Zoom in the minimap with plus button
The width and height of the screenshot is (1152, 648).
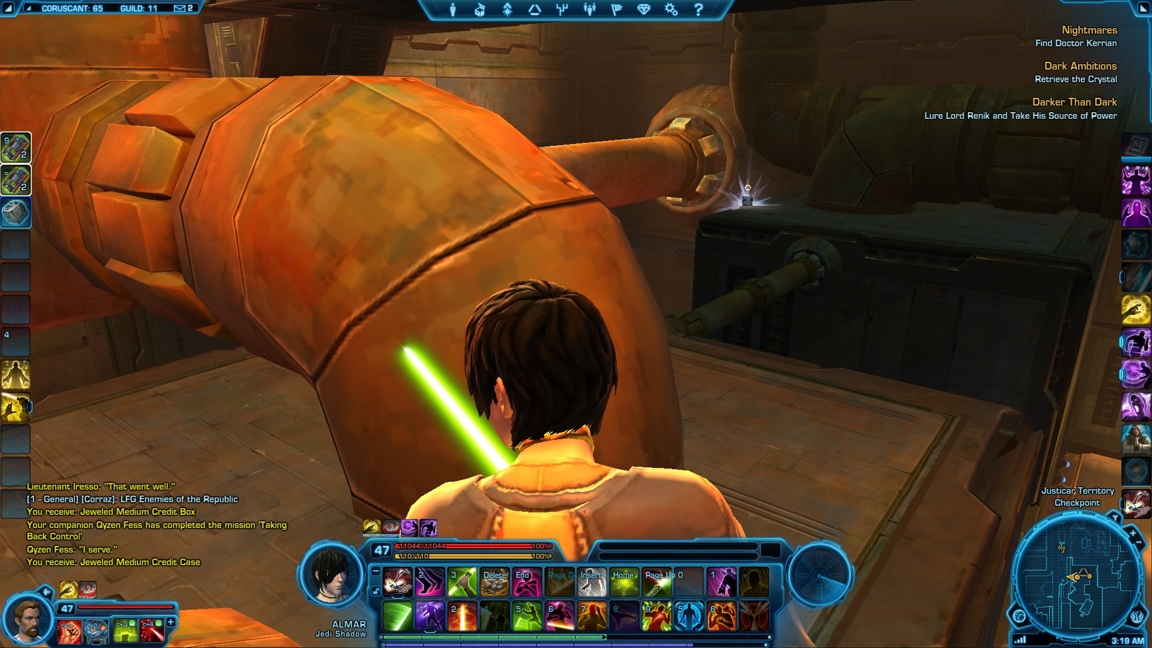pyautogui.click(x=1133, y=535)
